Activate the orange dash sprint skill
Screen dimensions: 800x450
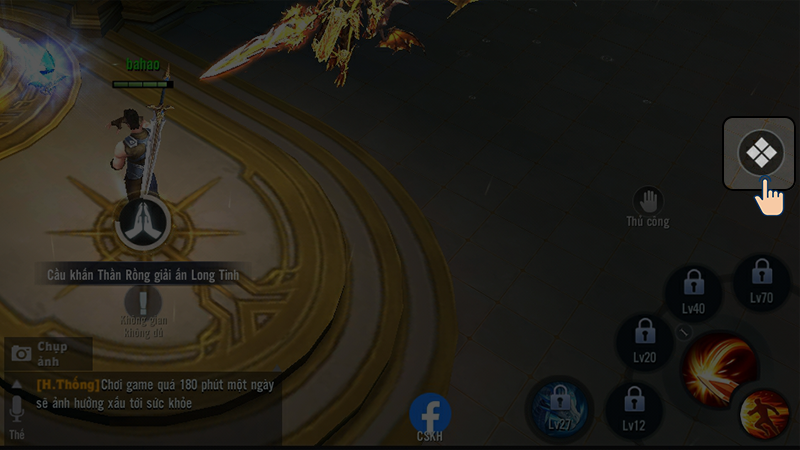tap(765, 414)
